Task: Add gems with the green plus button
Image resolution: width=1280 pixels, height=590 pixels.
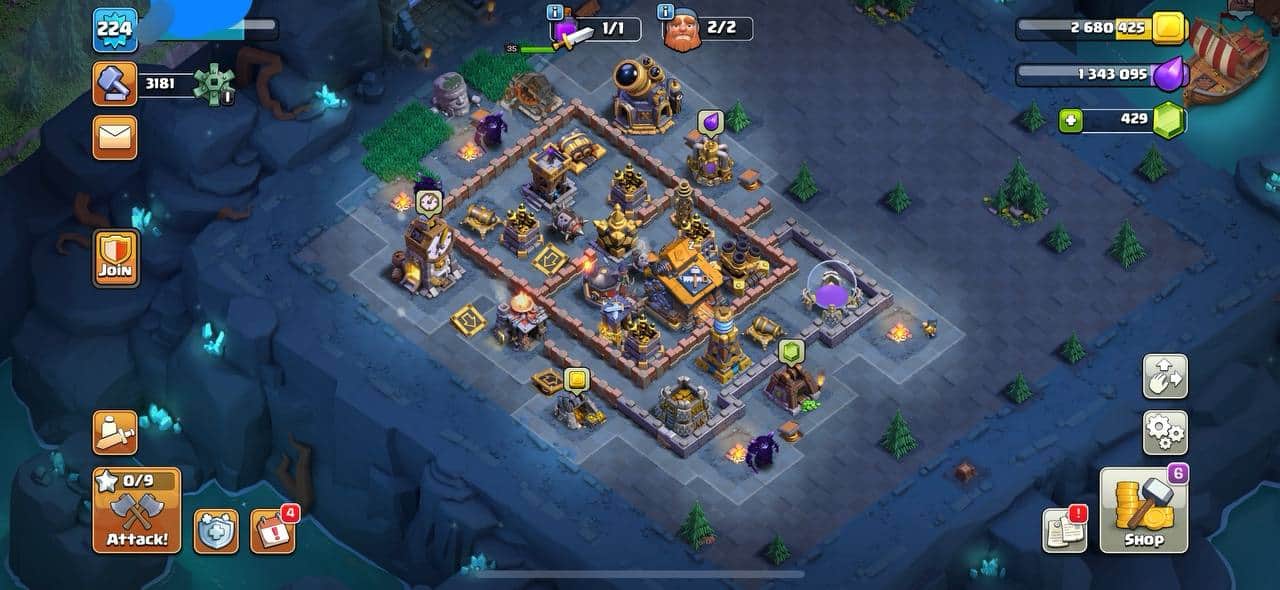Action: (x=1070, y=120)
